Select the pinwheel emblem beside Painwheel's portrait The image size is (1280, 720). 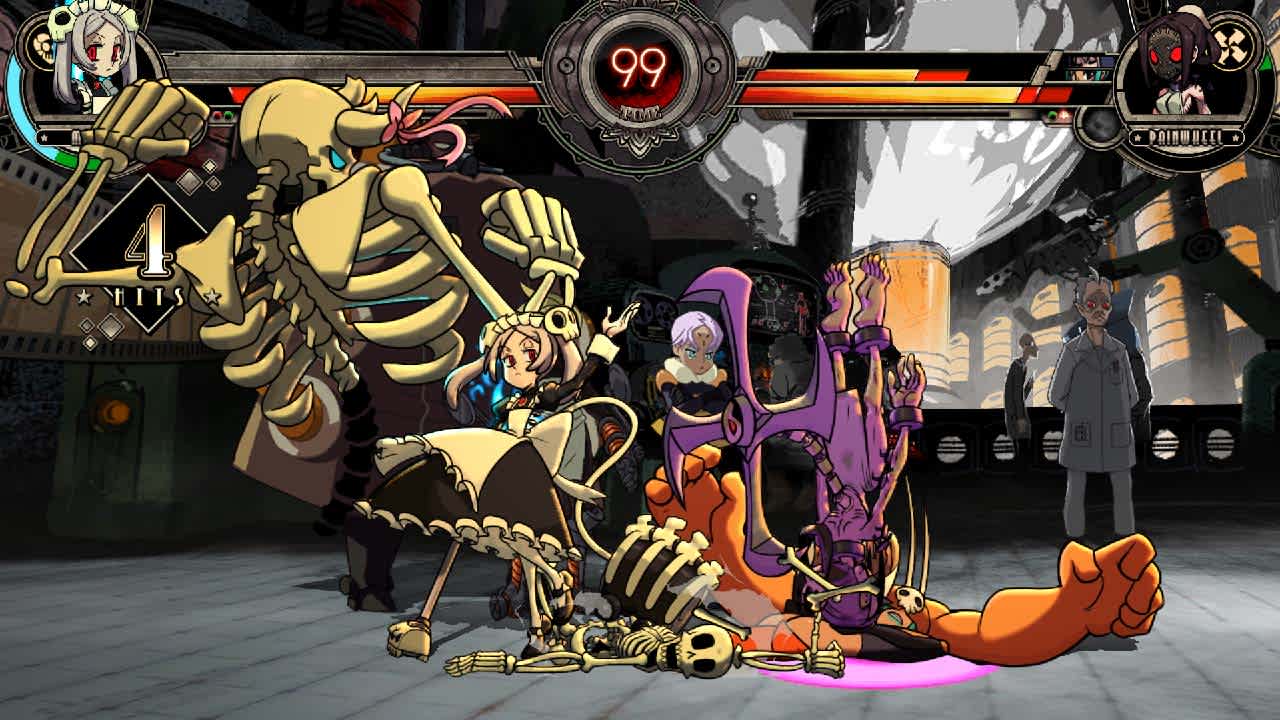[x=1231, y=44]
